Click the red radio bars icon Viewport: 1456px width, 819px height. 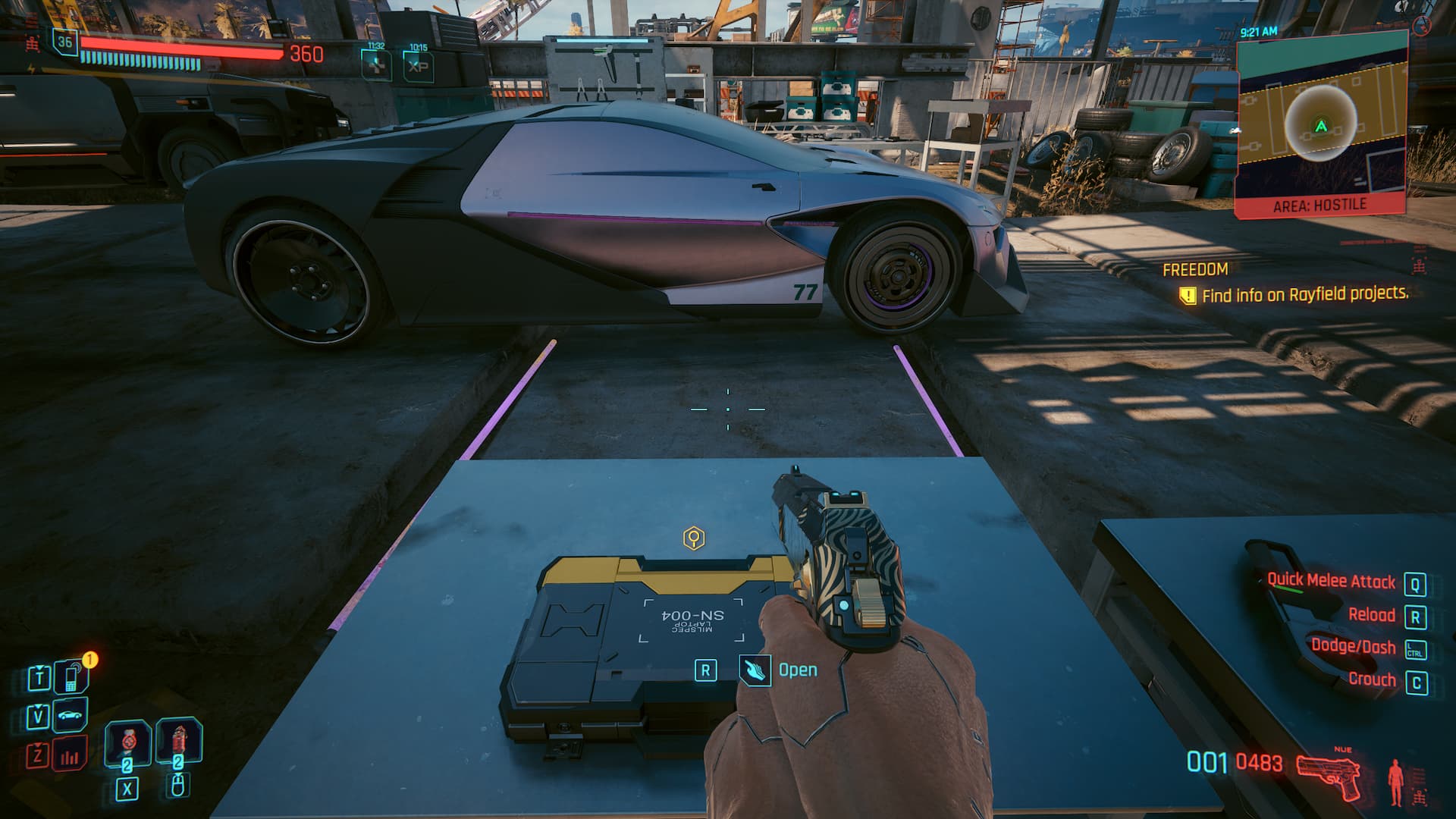[x=71, y=755]
